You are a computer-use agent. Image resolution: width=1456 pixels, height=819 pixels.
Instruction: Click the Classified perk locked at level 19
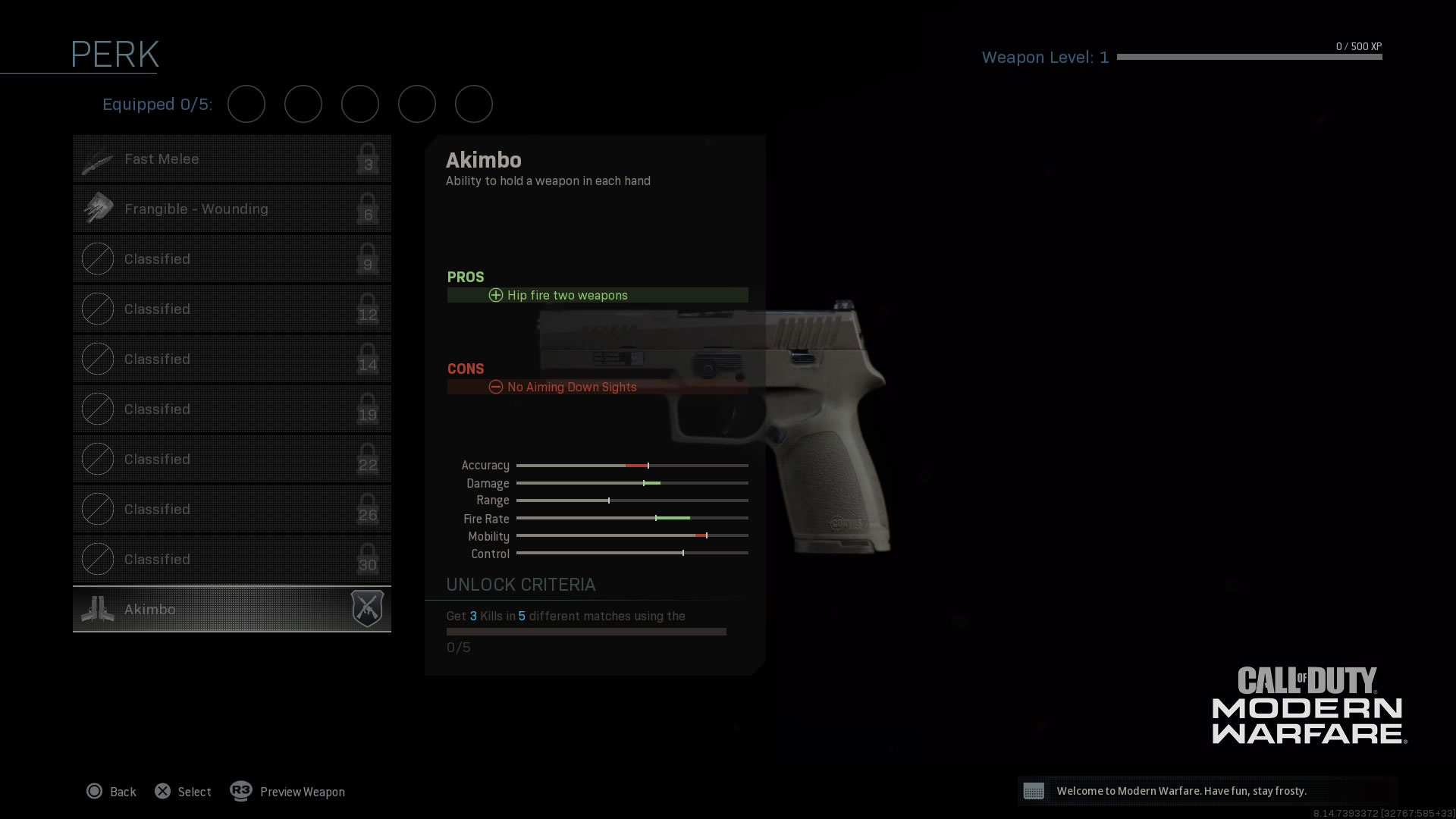click(x=231, y=409)
